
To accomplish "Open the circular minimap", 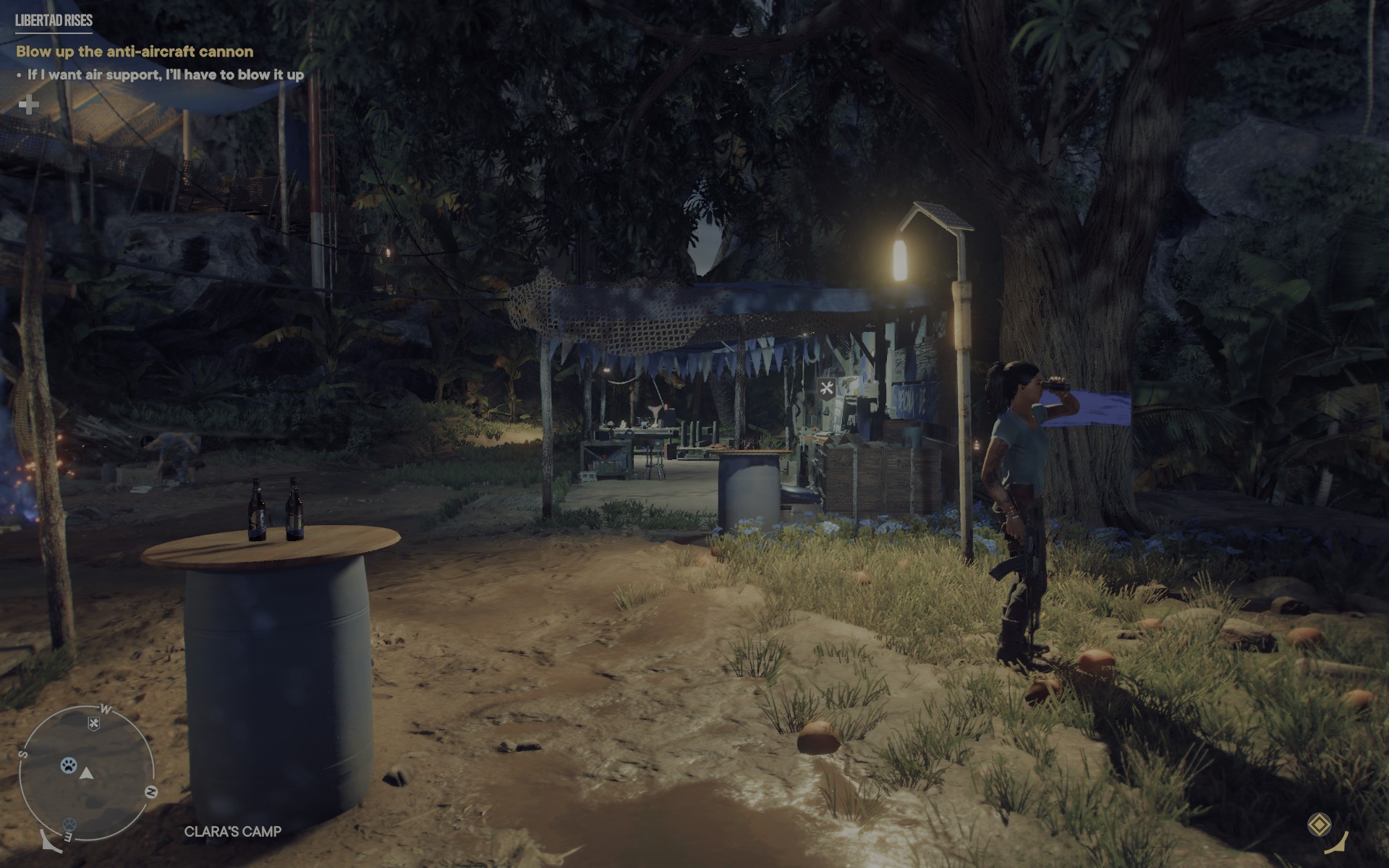I will (x=87, y=774).
